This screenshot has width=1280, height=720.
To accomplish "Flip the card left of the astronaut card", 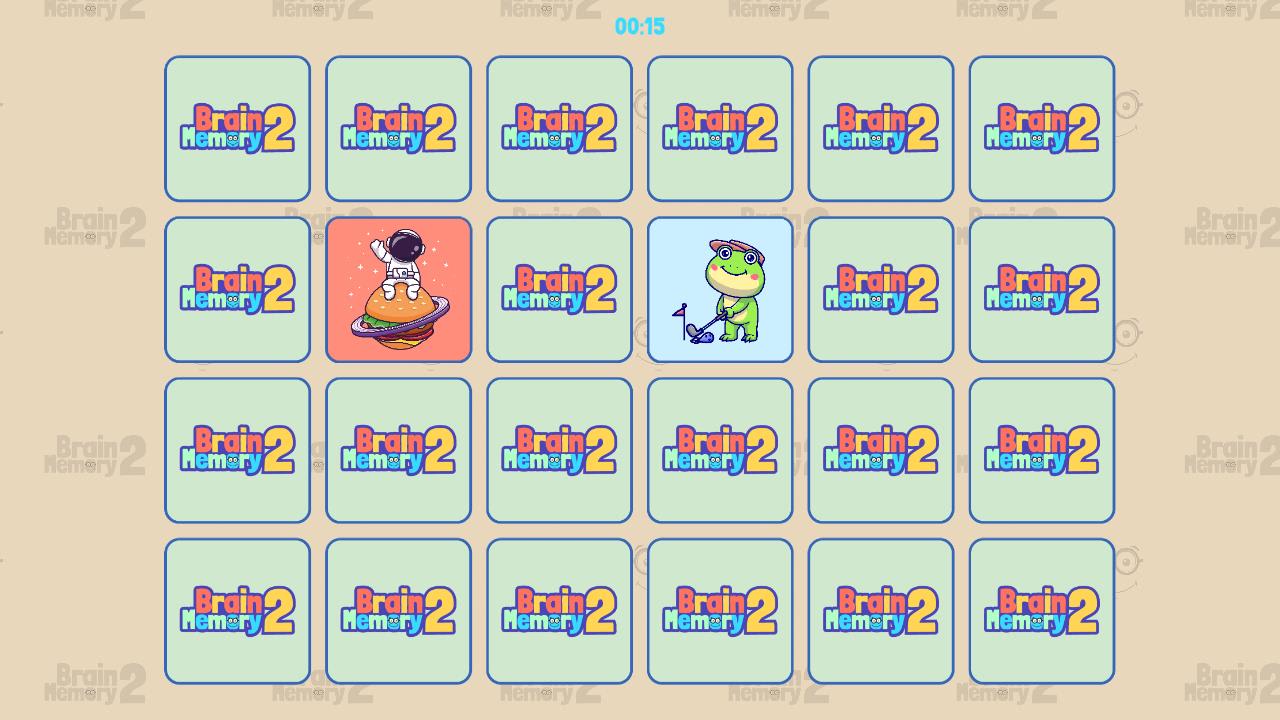I will [237, 289].
